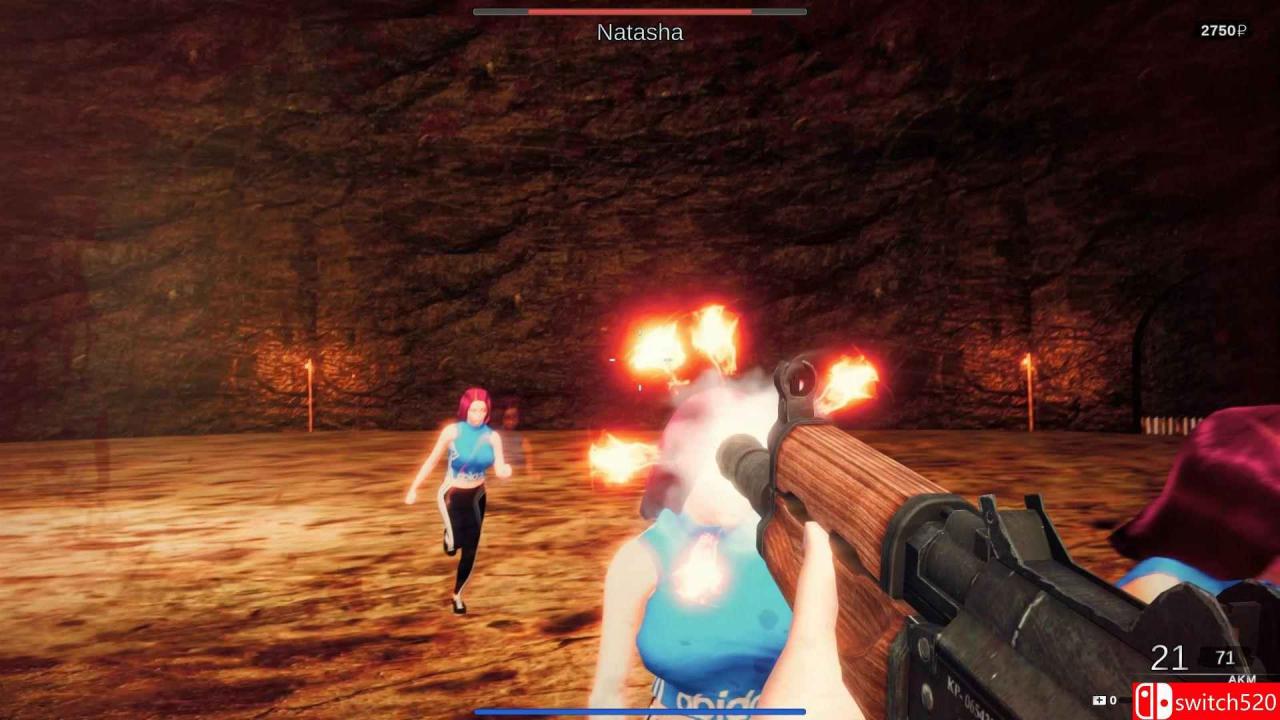The image size is (1280, 720).
Task: Click the 2750 currency amount
Action: pyautogui.click(x=1216, y=31)
